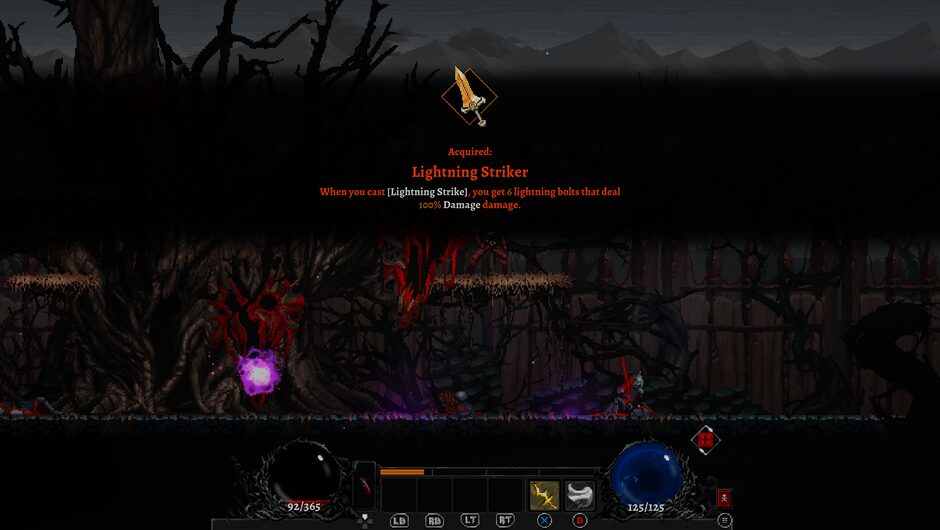This screenshot has height=530, width=940.
Task: Open the red skull banner icon
Action: [724, 498]
